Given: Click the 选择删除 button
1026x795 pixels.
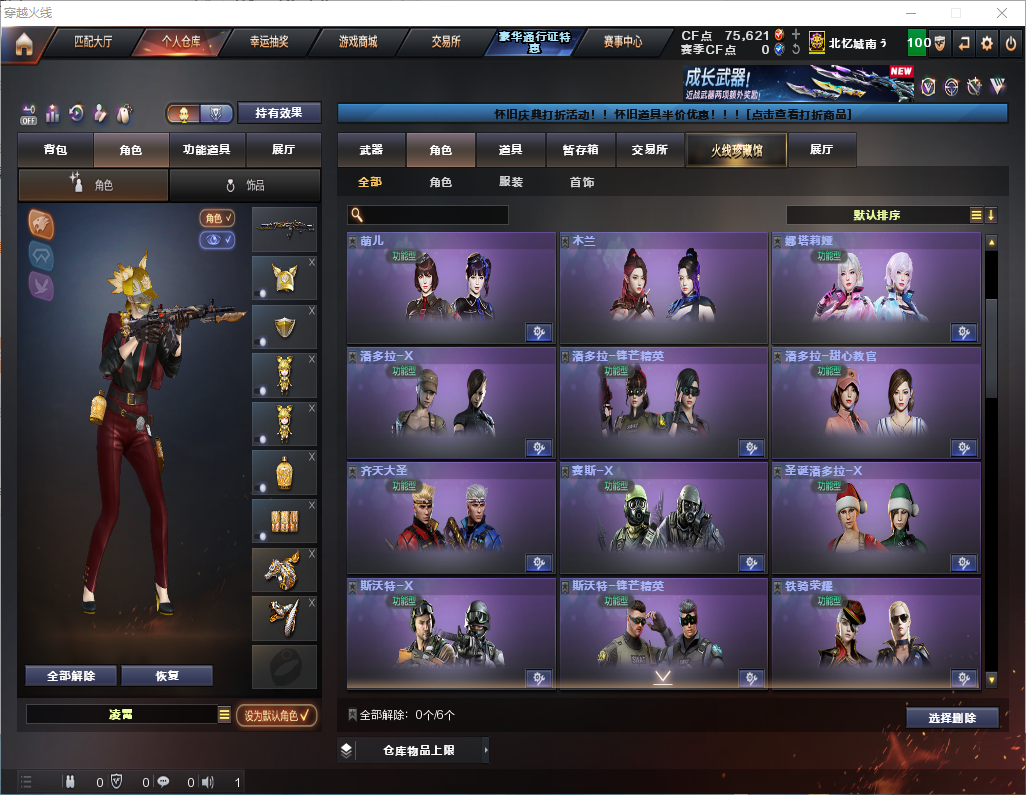Looking at the screenshot, I should tap(952, 718).
